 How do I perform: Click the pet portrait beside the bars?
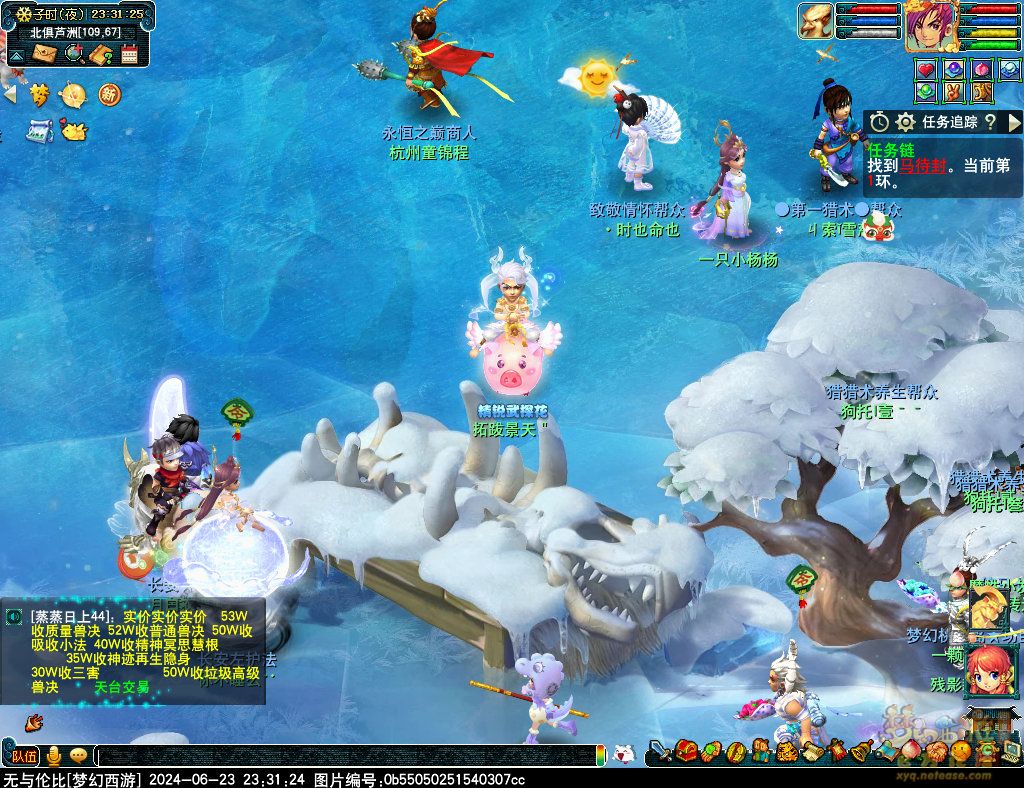coord(815,22)
